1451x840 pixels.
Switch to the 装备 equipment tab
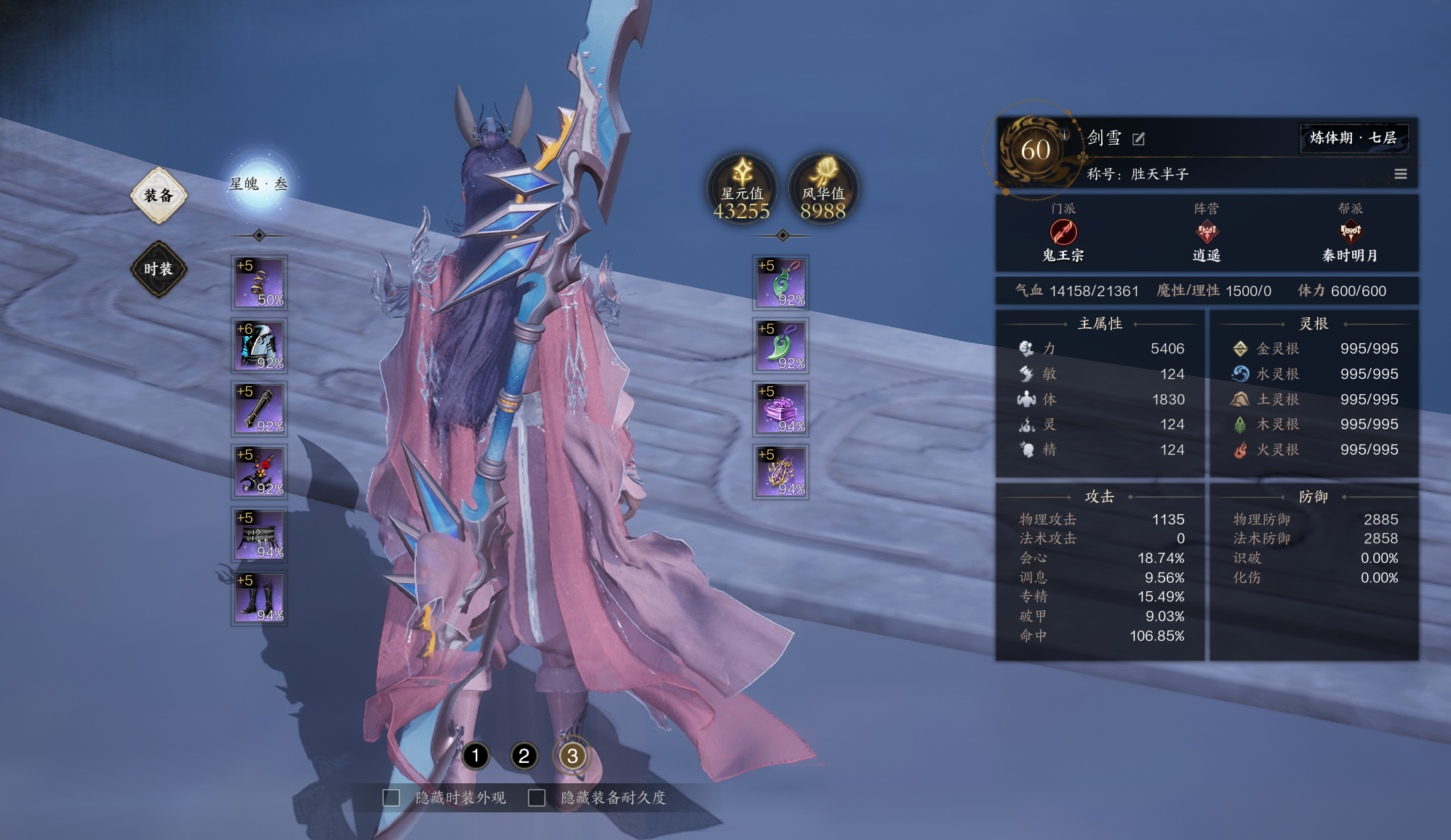click(159, 195)
